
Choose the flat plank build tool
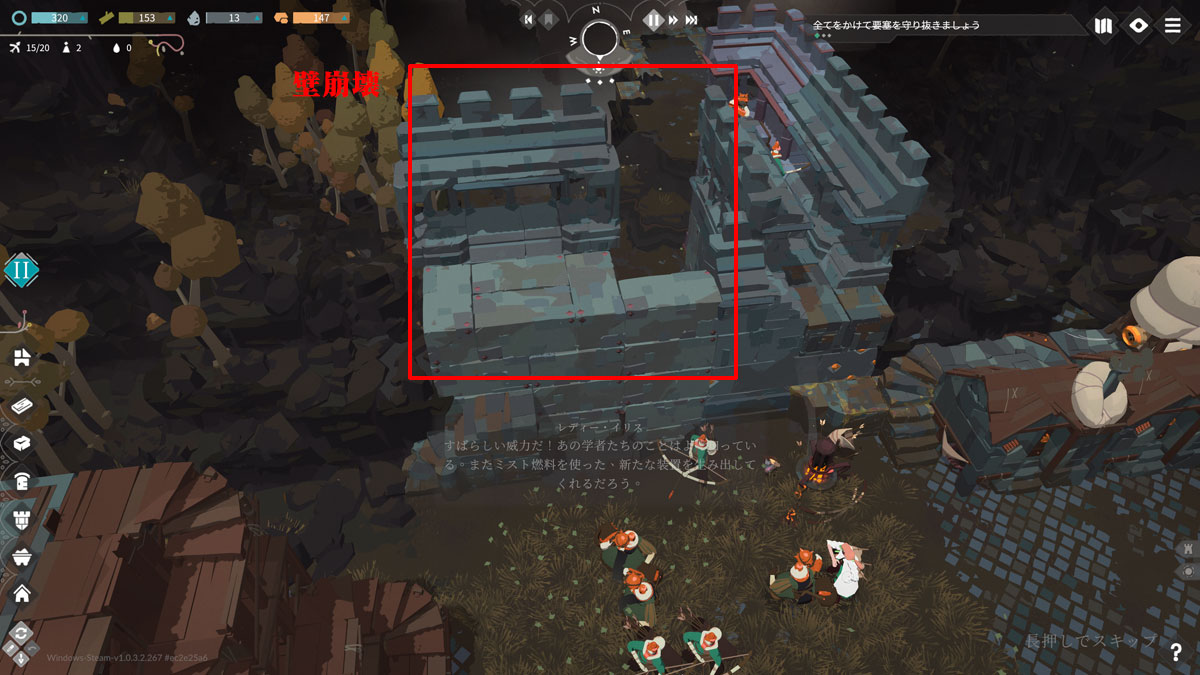21,406
